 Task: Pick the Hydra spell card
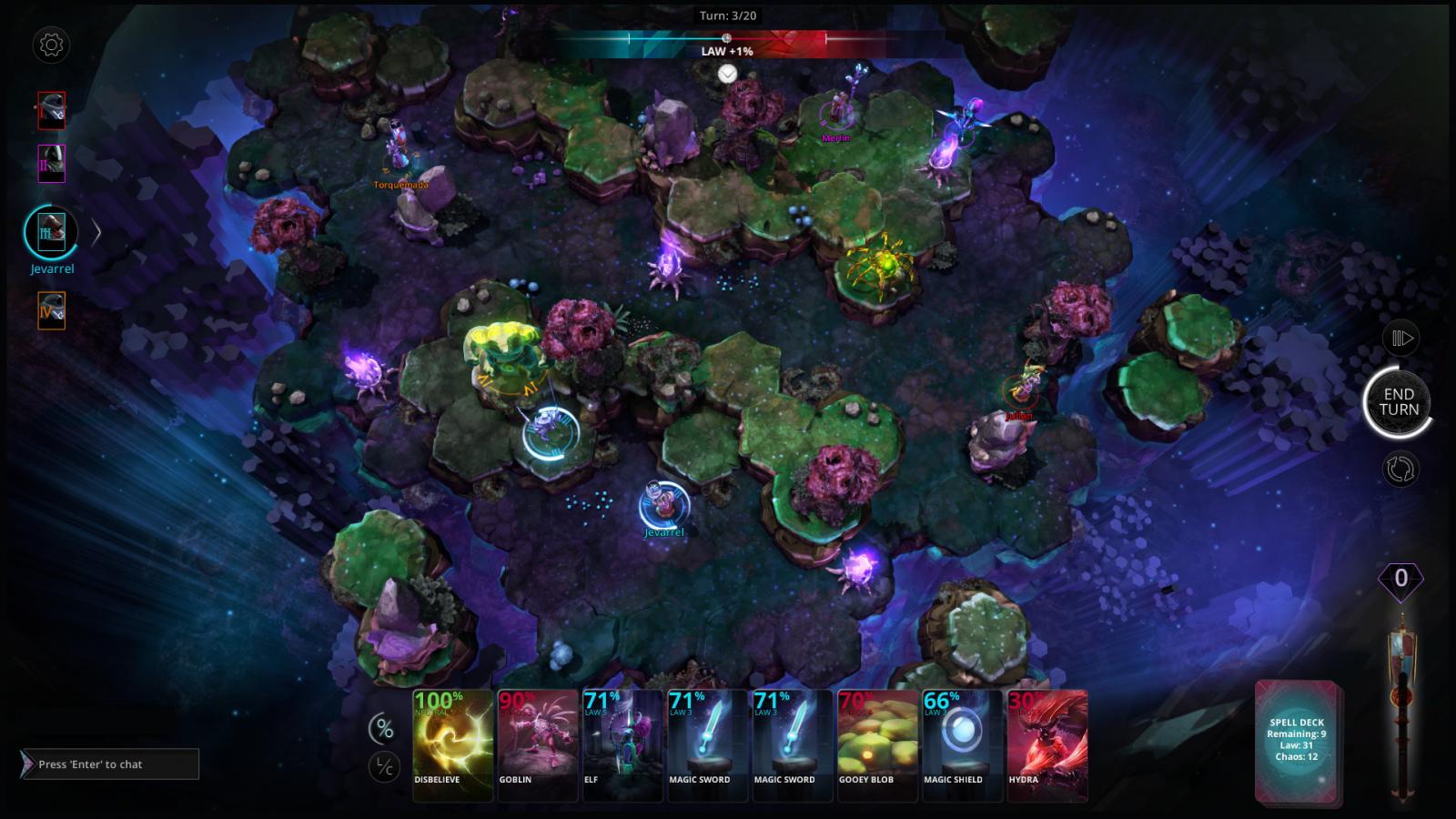[x=1046, y=743]
